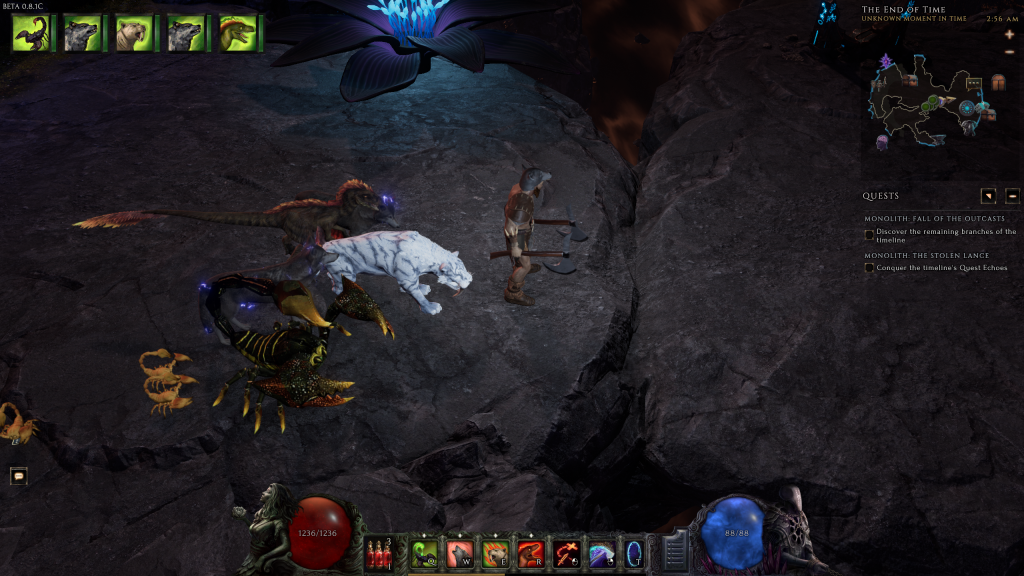Open the menu list button beside mana orb
1024x576 pixels.
coord(675,551)
